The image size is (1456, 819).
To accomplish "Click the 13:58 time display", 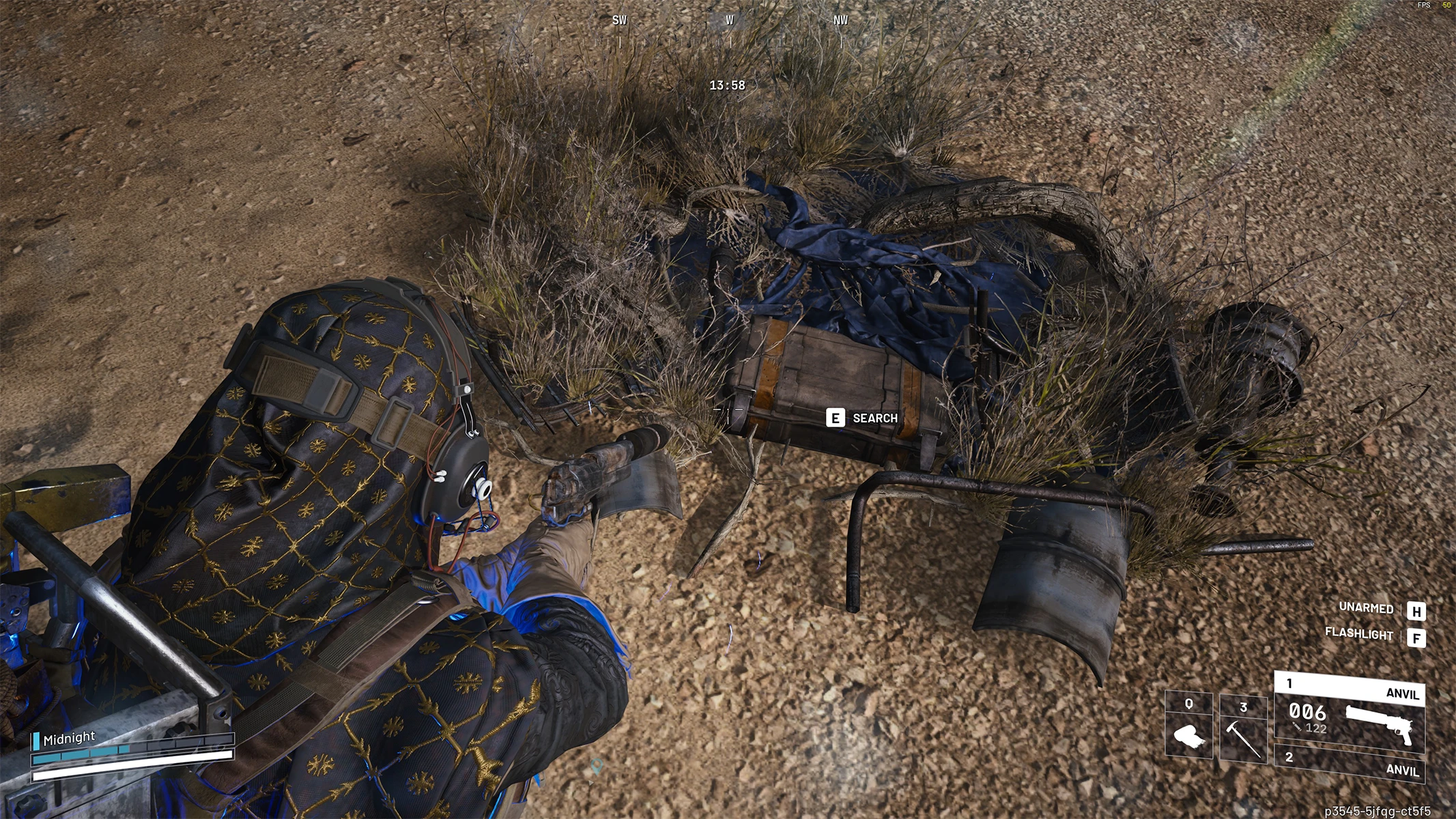I will [x=727, y=86].
